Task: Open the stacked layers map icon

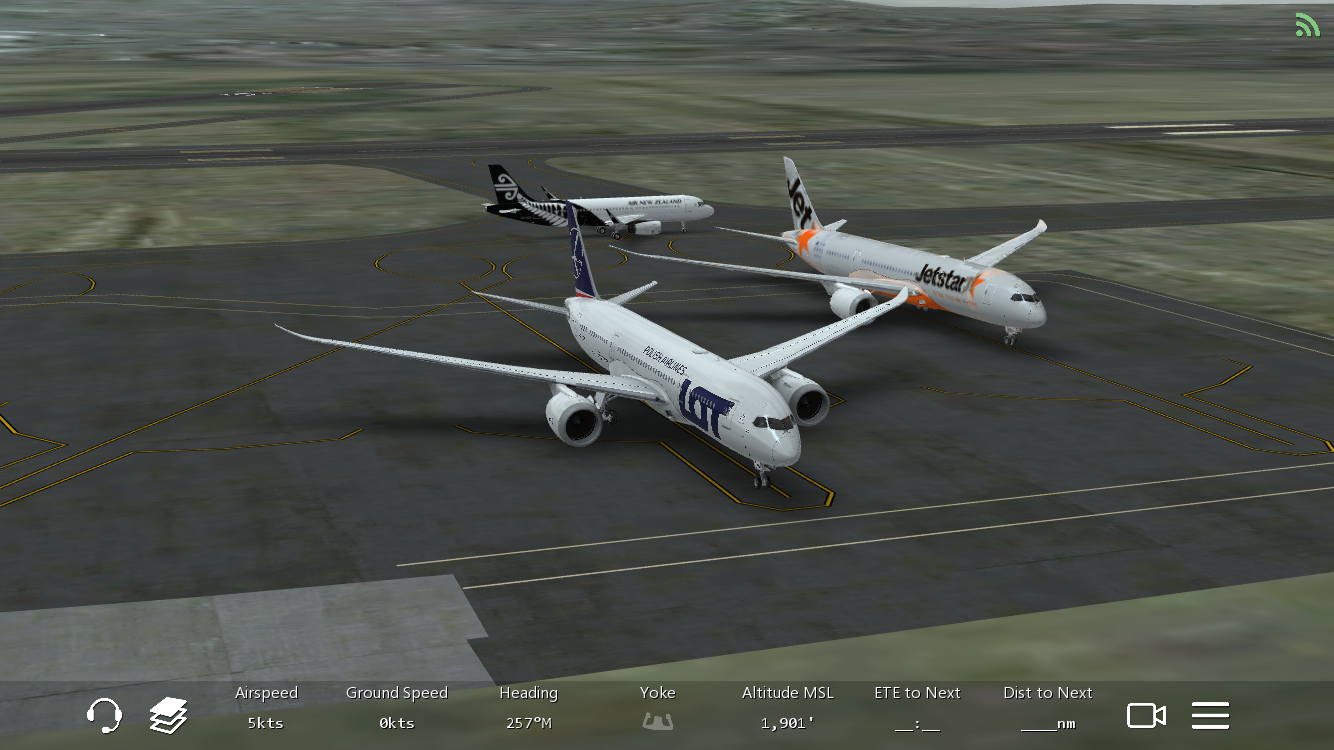Action: [168, 715]
